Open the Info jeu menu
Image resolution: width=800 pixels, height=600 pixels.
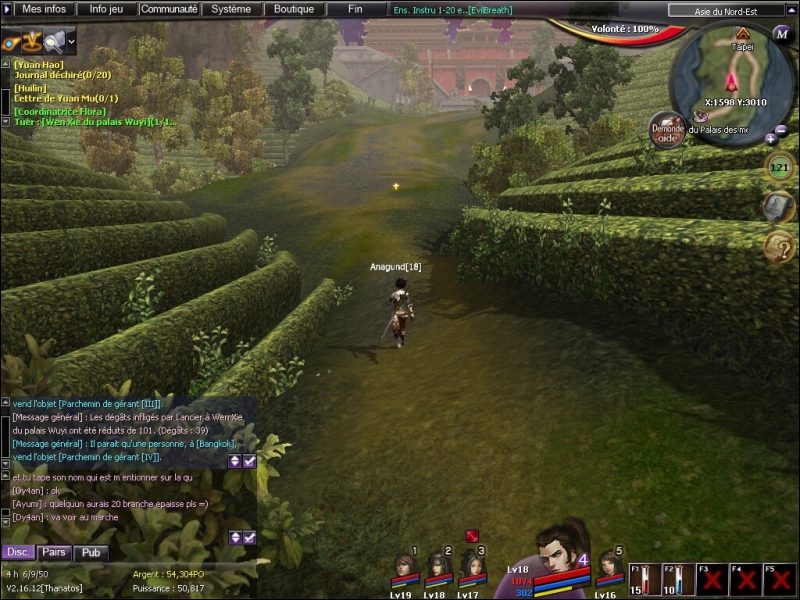point(107,9)
